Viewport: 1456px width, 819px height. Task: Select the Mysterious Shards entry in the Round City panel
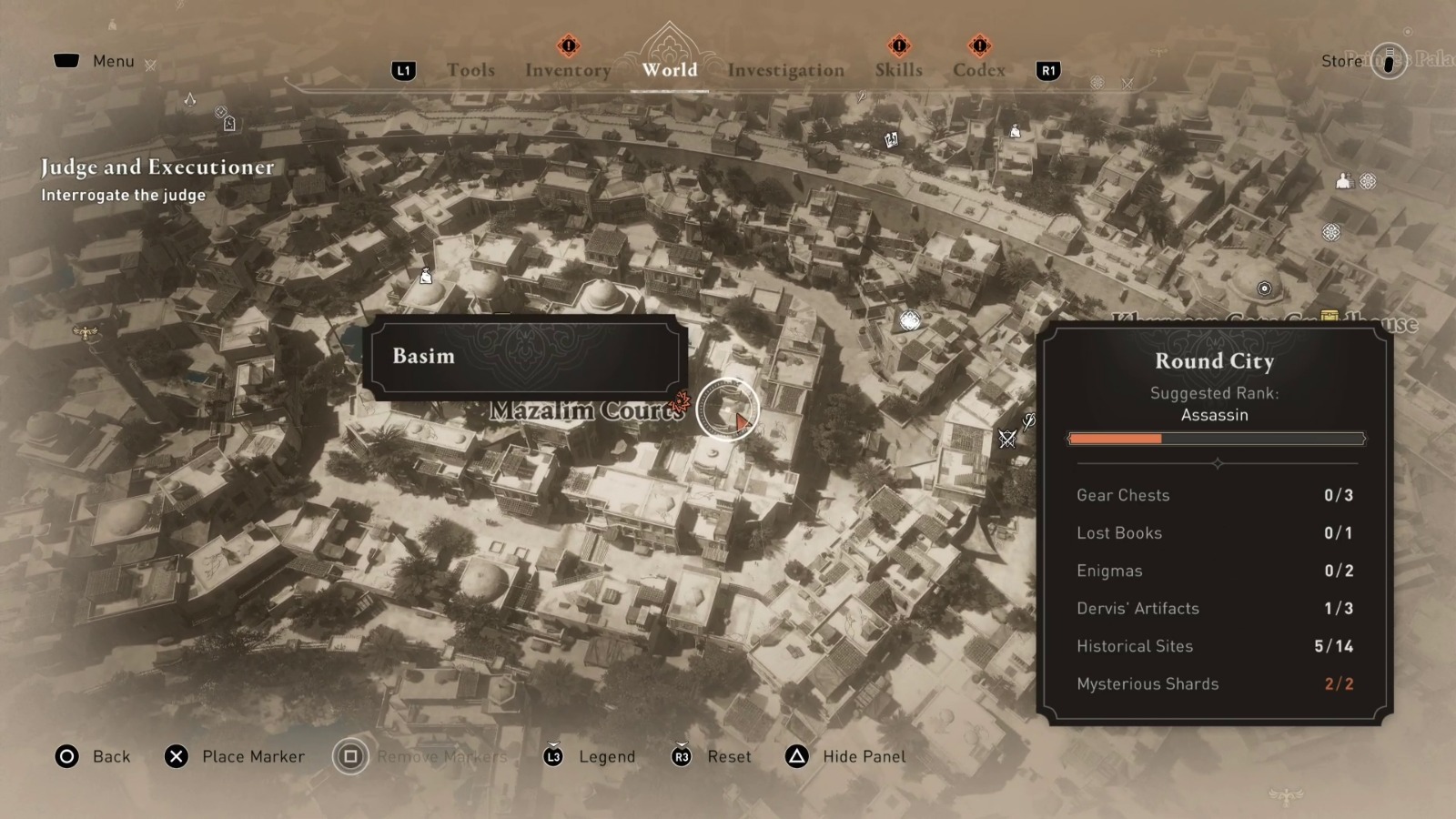click(x=1148, y=683)
